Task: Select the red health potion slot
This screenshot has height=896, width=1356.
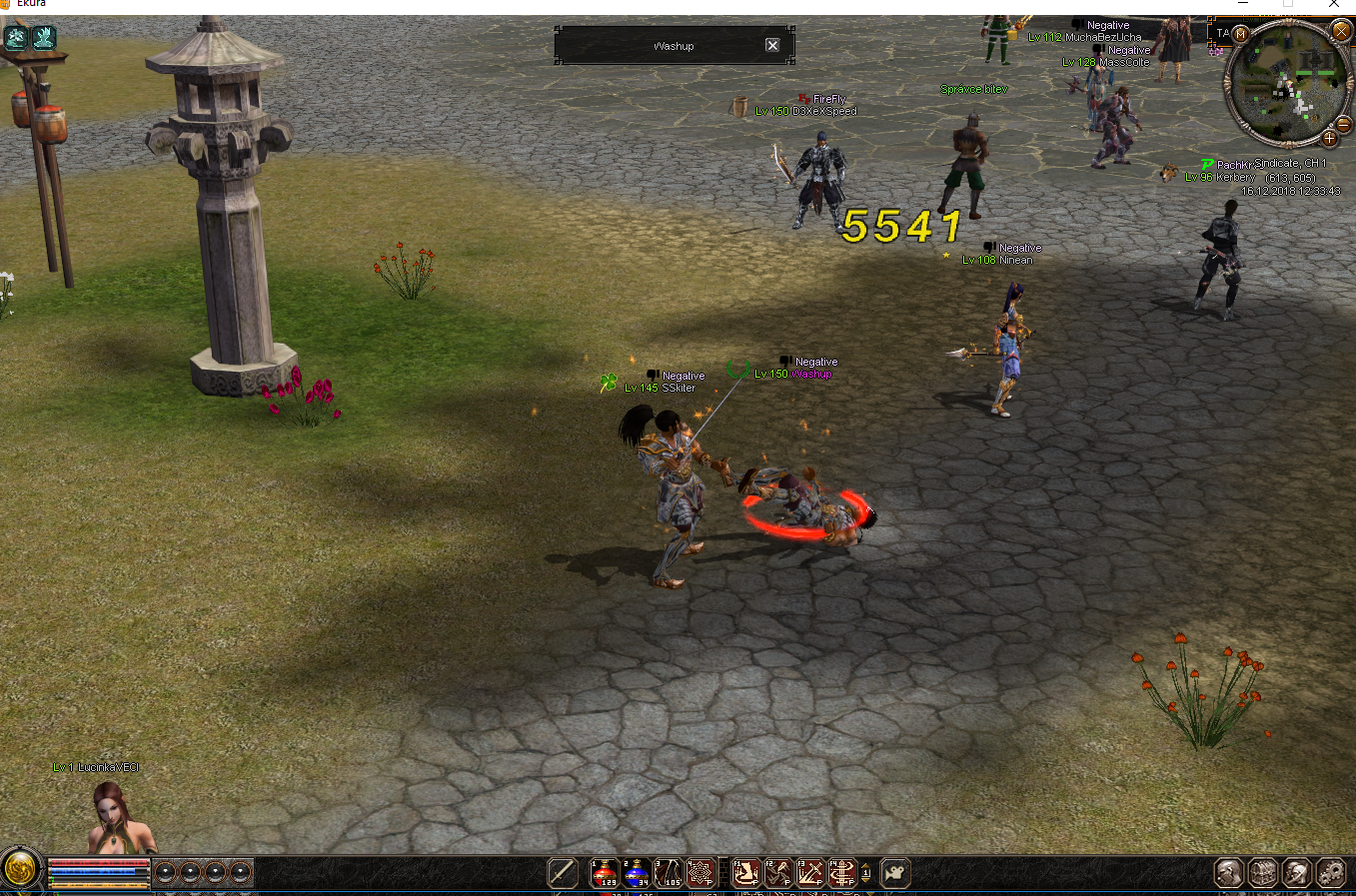Action: tap(605, 873)
